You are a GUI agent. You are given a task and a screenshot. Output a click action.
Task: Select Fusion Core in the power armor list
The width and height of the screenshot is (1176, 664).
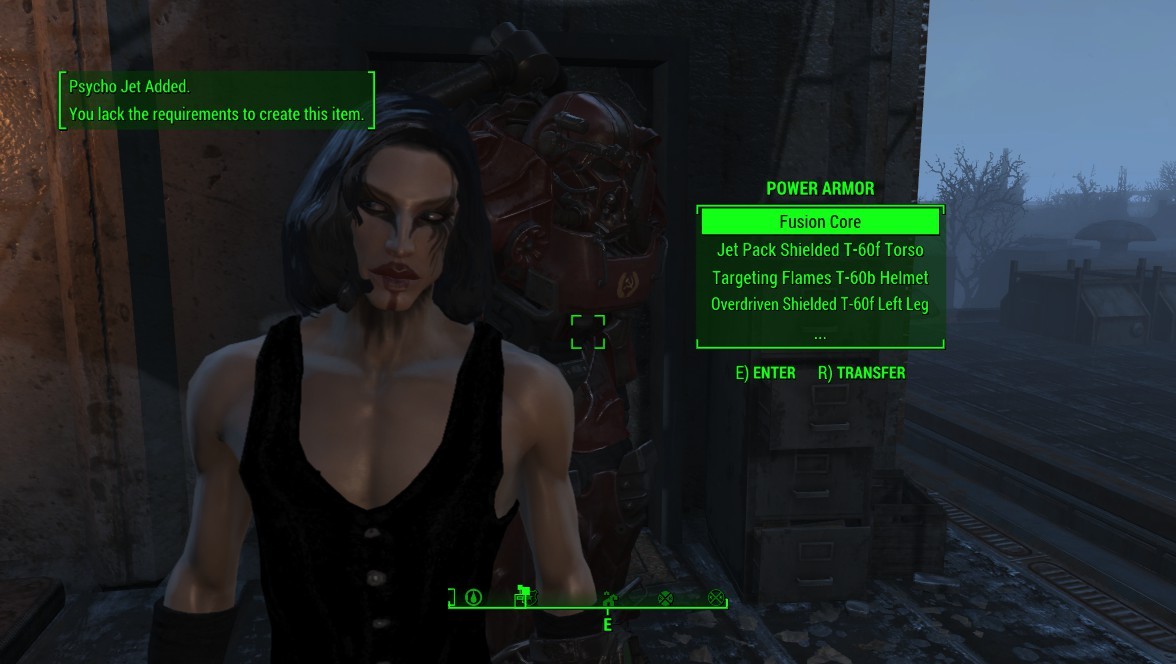point(820,221)
